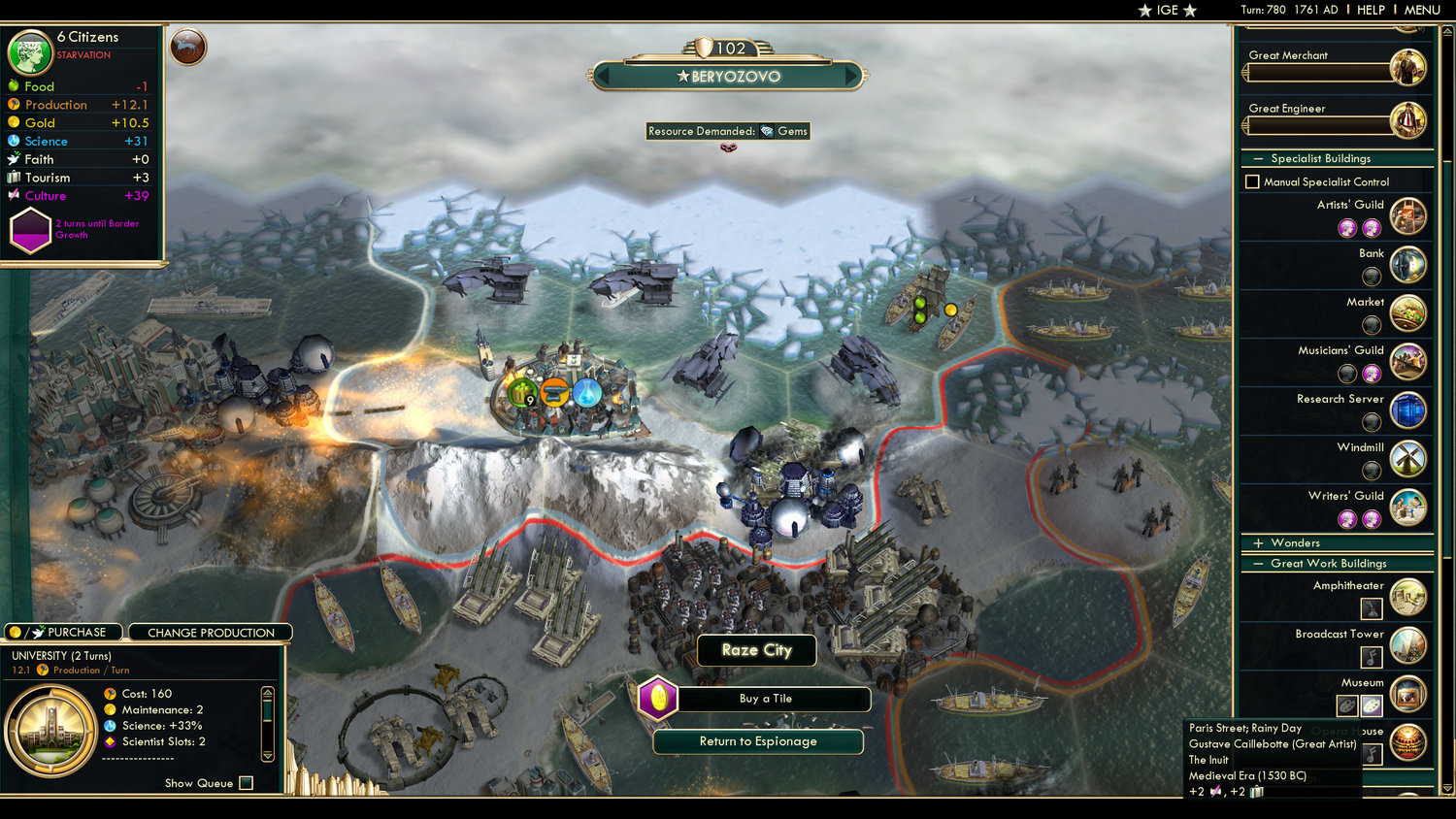Click the Great Engineer portrait

(x=1407, y=118)
